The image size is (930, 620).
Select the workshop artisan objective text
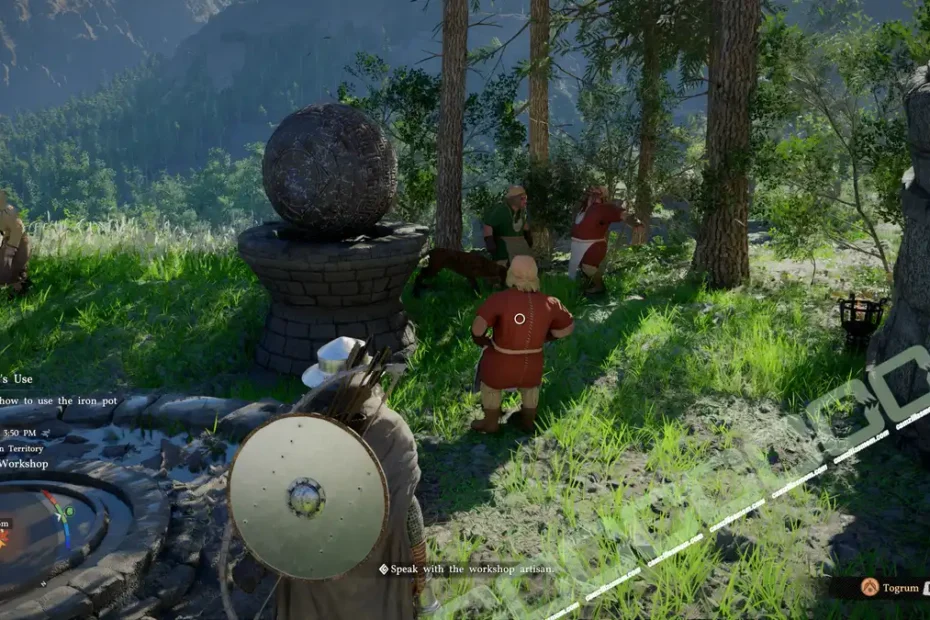pyautogui.click(x=470, y=569)
